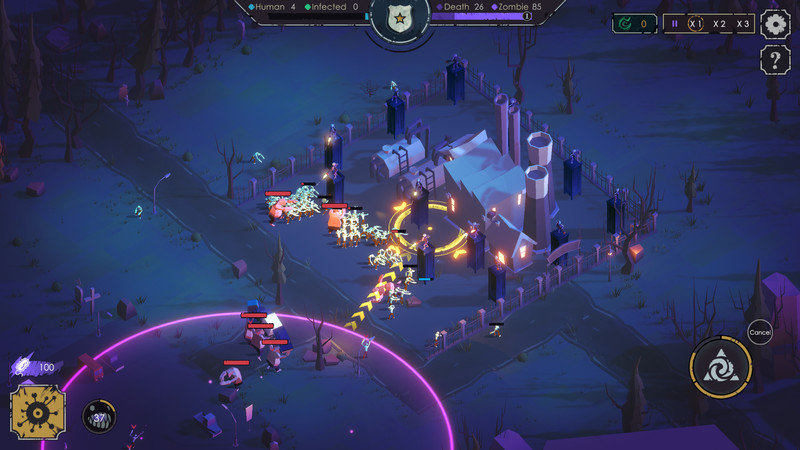Image resolution: width=800 pixels, height=450 pixels.
Task: Switch game speed to X3
Action: [x=743, y=23]
